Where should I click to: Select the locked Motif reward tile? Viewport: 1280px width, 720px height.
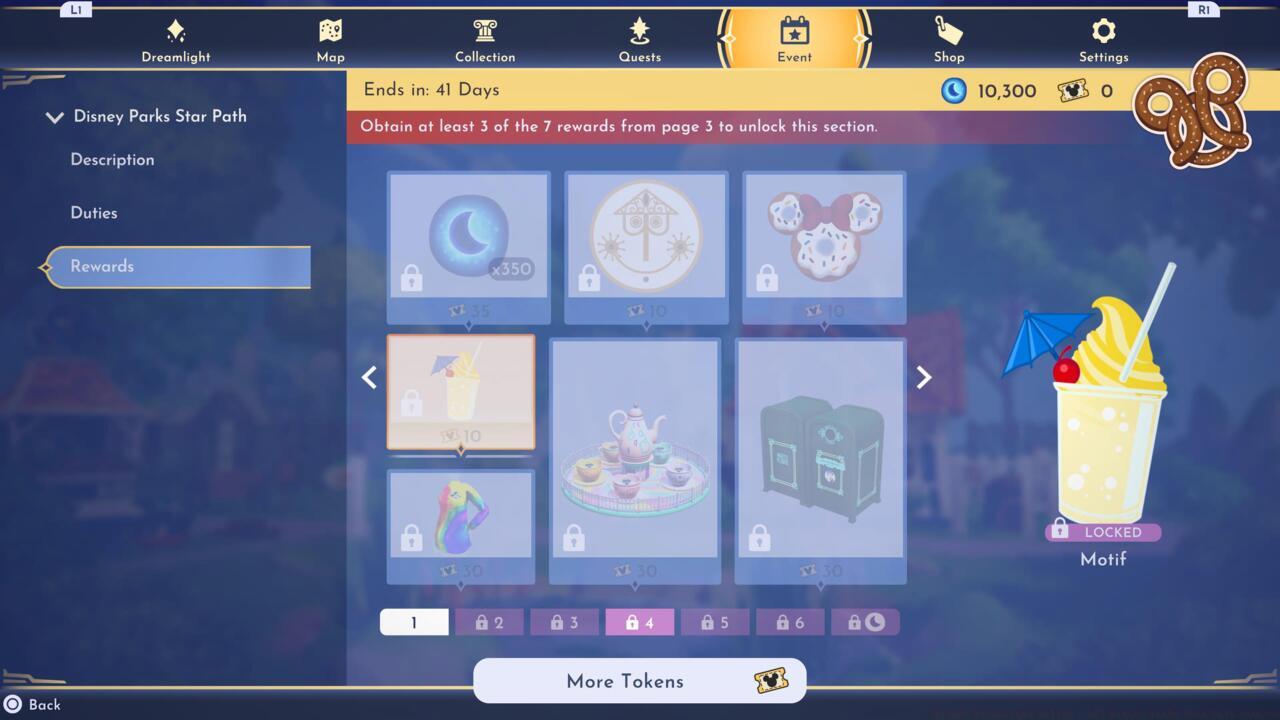pyautogui.click(x=461, y=392)
